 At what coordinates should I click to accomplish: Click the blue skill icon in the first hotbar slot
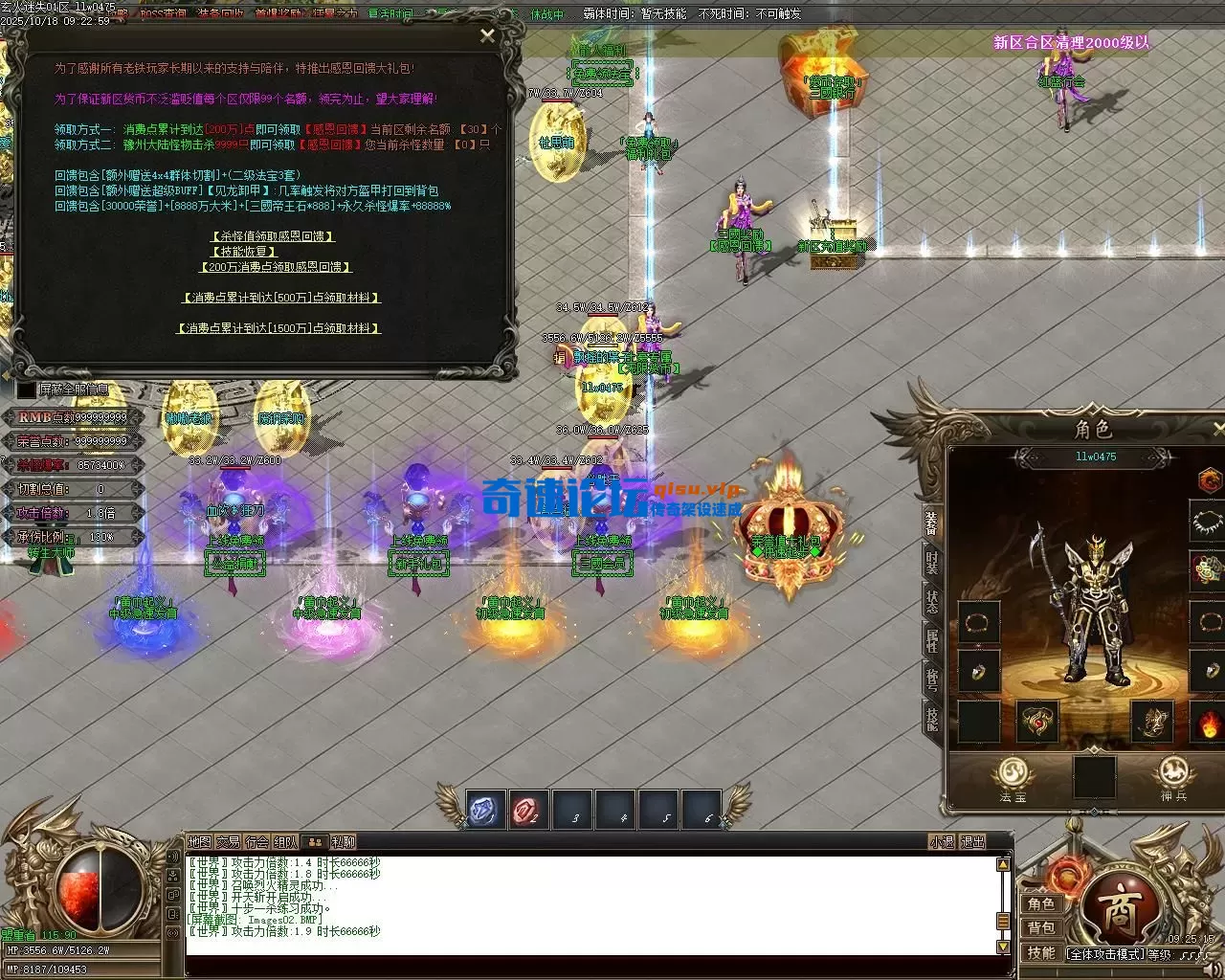(482, 809)
